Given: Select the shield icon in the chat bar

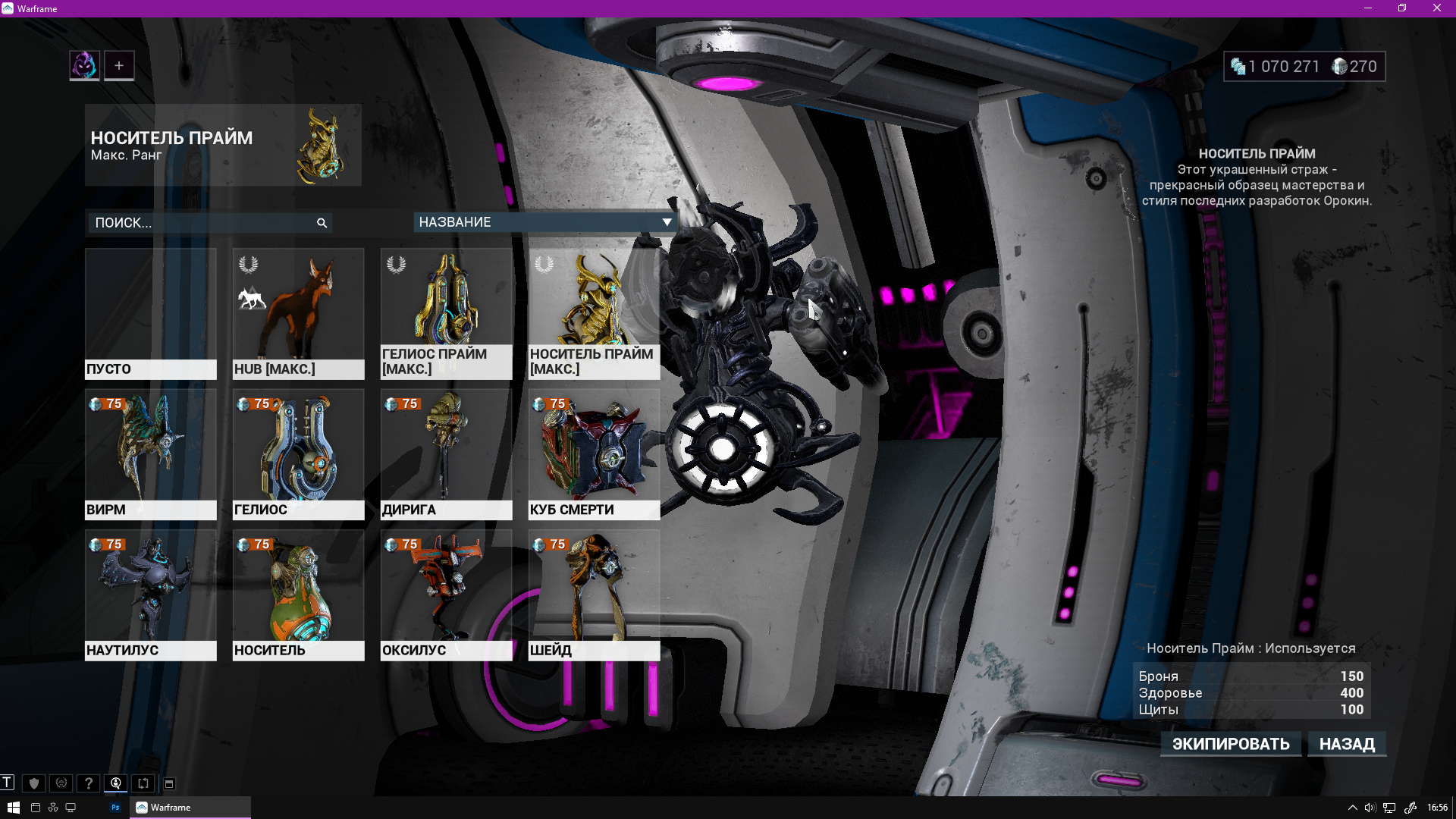Looking at the screenshot, I should 33,783.
